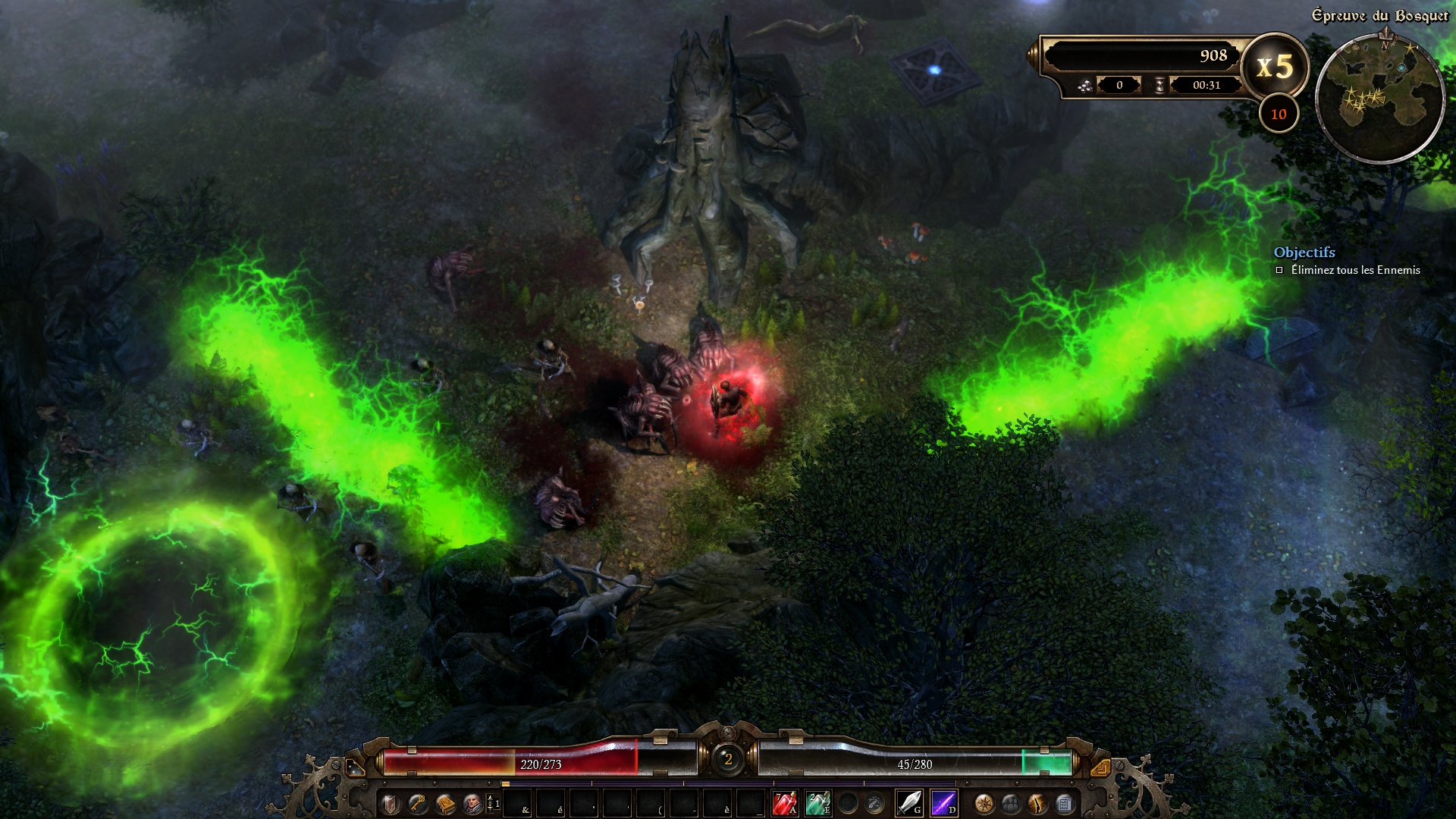The height and width of the screenshot is (819, 1456).
Task: Click the level 2 orb
Action: click(x=728, y=759)
